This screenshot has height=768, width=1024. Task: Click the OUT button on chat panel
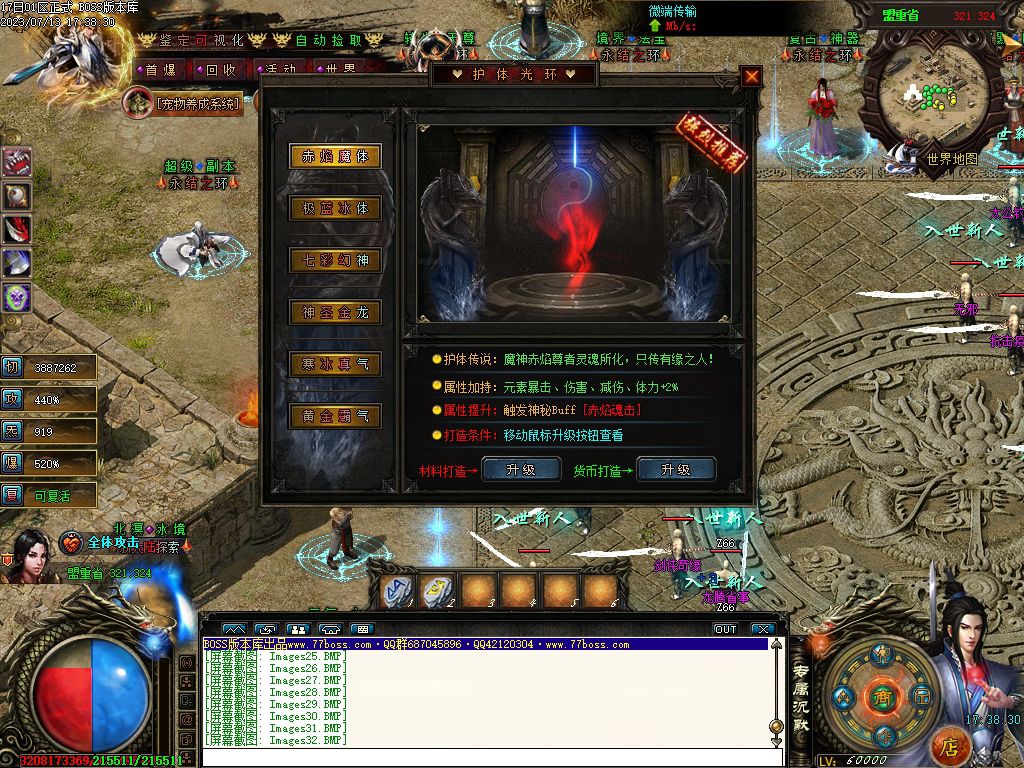pos(725,629)
